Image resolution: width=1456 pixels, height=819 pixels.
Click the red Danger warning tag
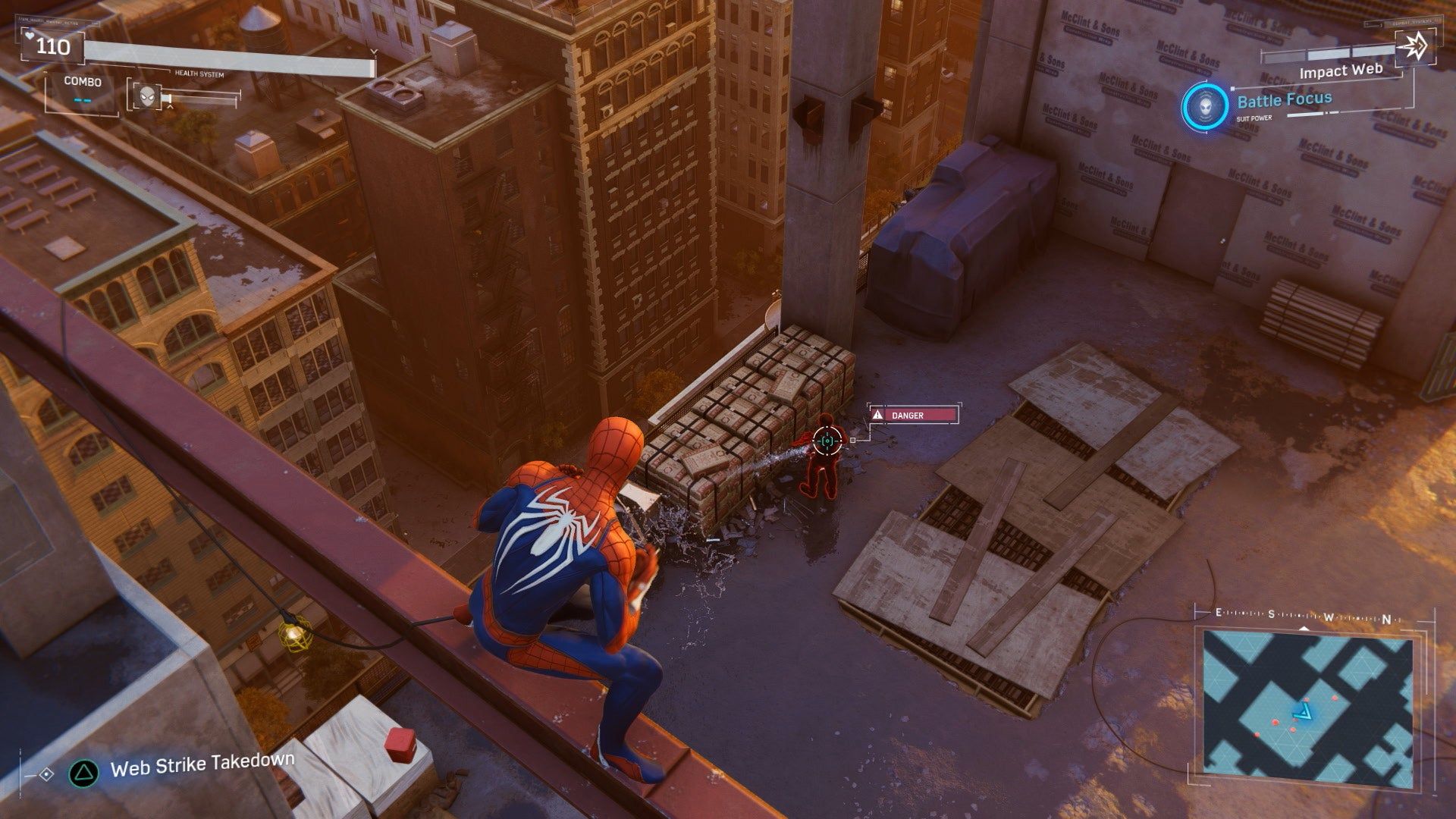[913, 415]
